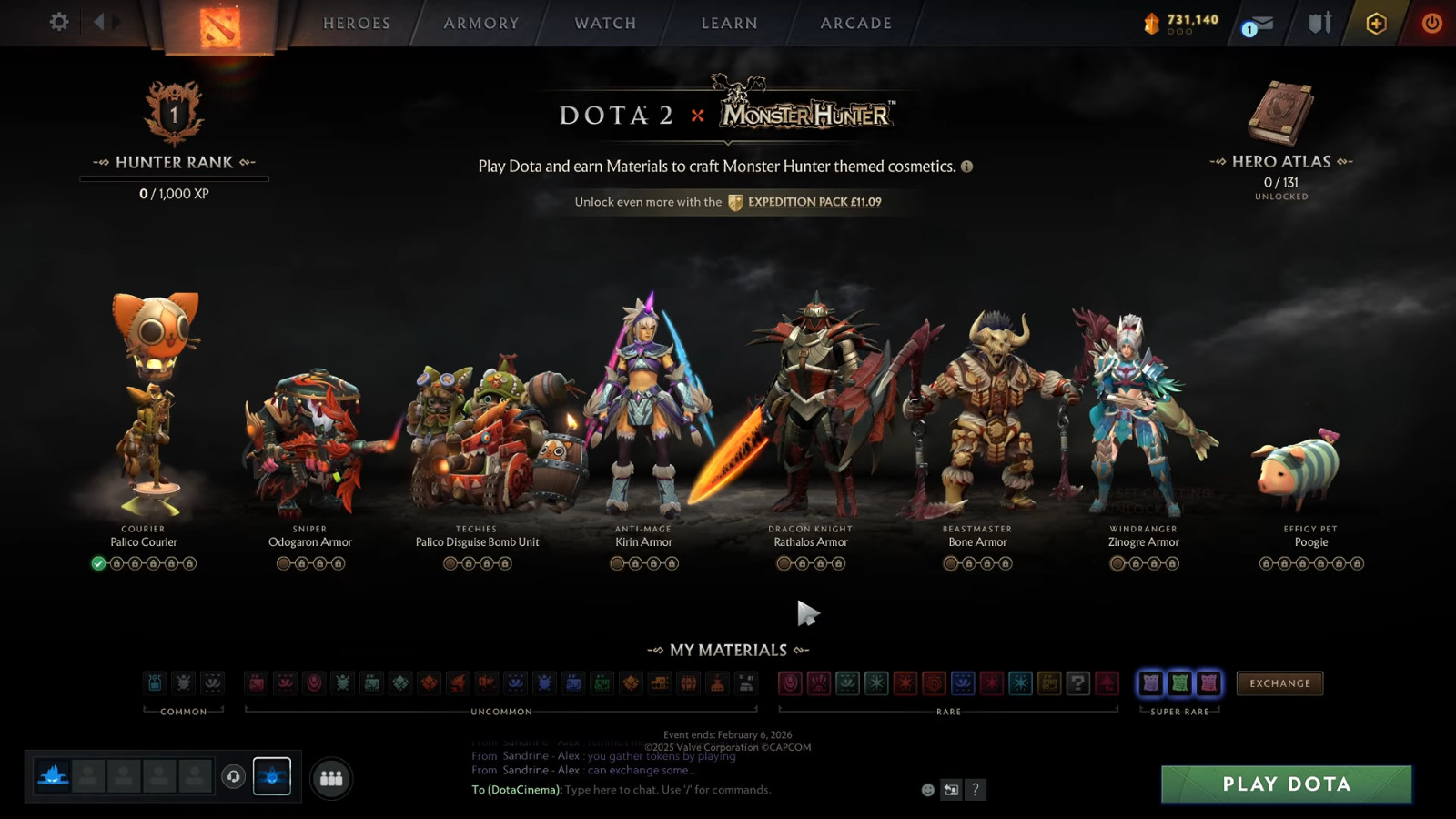
Task: Click the power button to quit
Action: point(1431,23)
